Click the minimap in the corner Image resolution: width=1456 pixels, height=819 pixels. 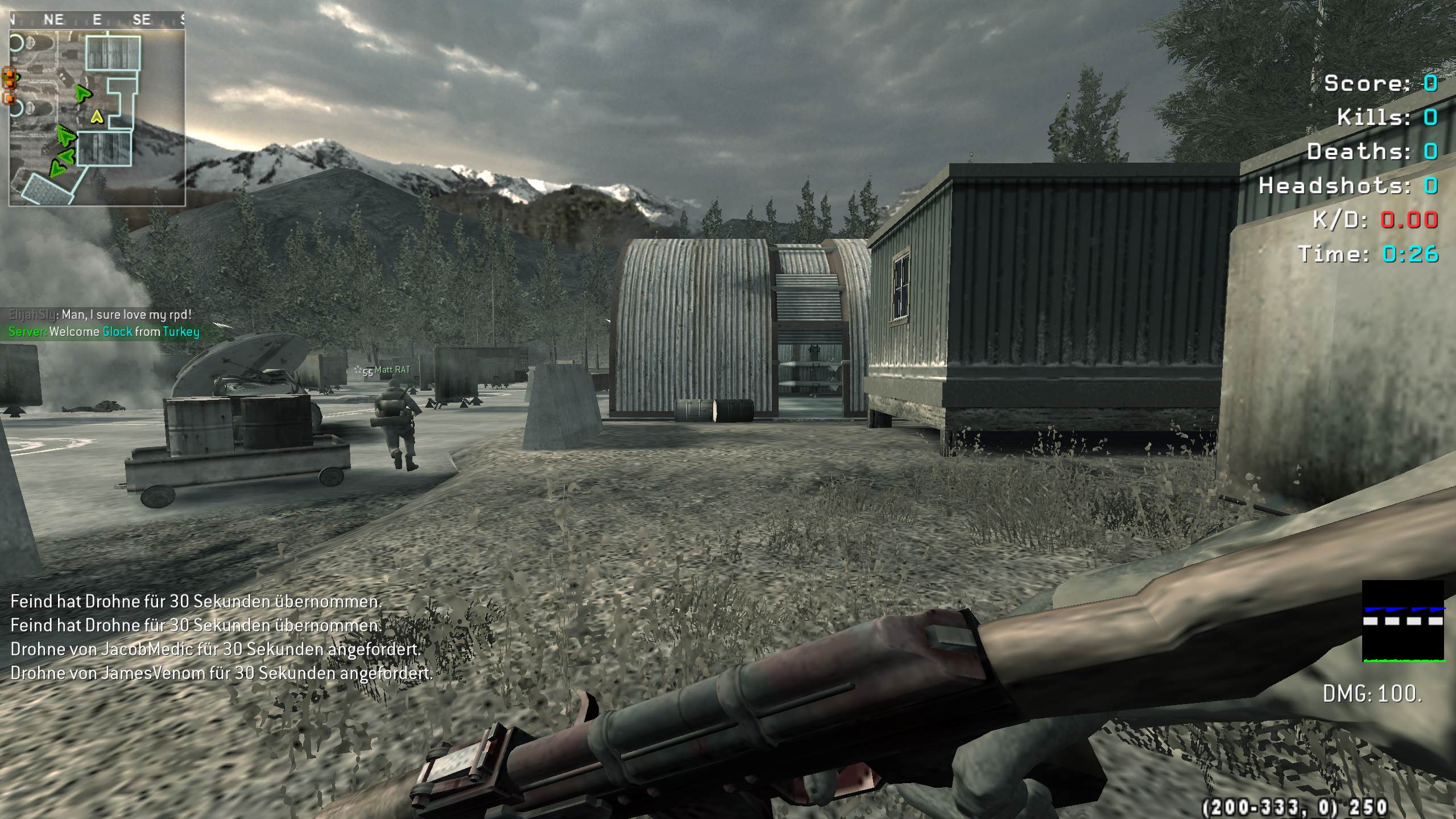coord(97,118)
